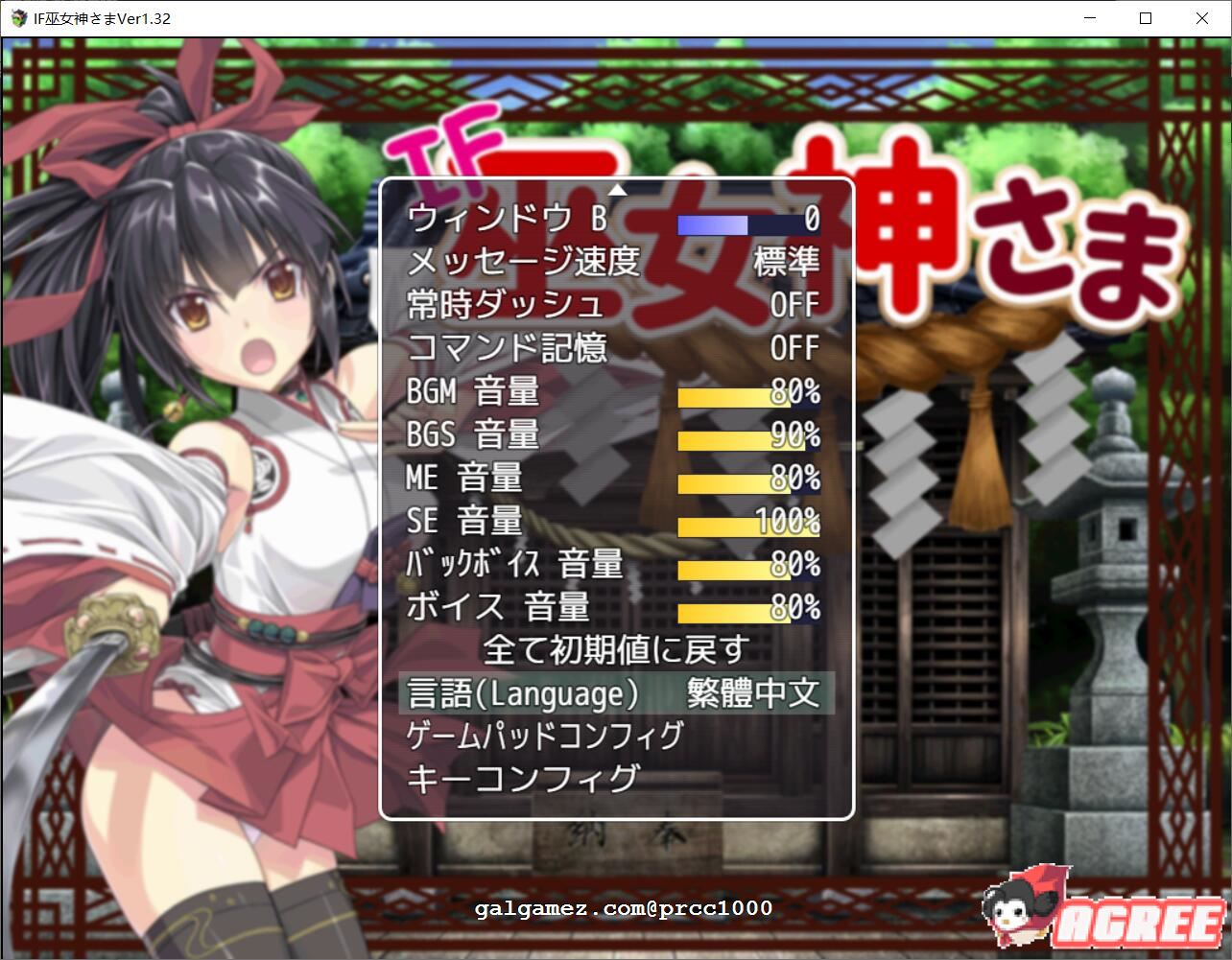Open キーコンフィグ key configuration
Image resolution: width=1232 pixels, height=960 pixels.
[x=524, y=778]
